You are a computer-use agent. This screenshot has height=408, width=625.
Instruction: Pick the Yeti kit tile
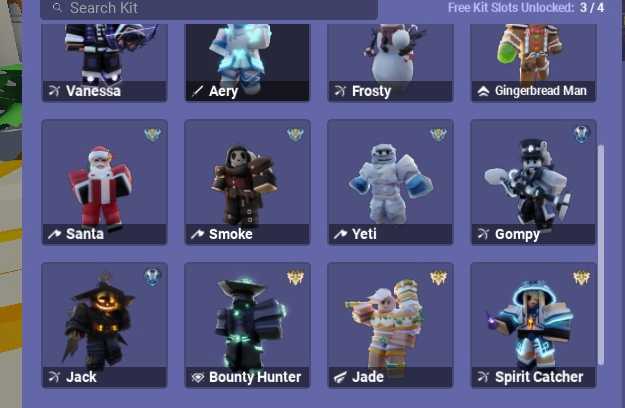coord(390,182)
